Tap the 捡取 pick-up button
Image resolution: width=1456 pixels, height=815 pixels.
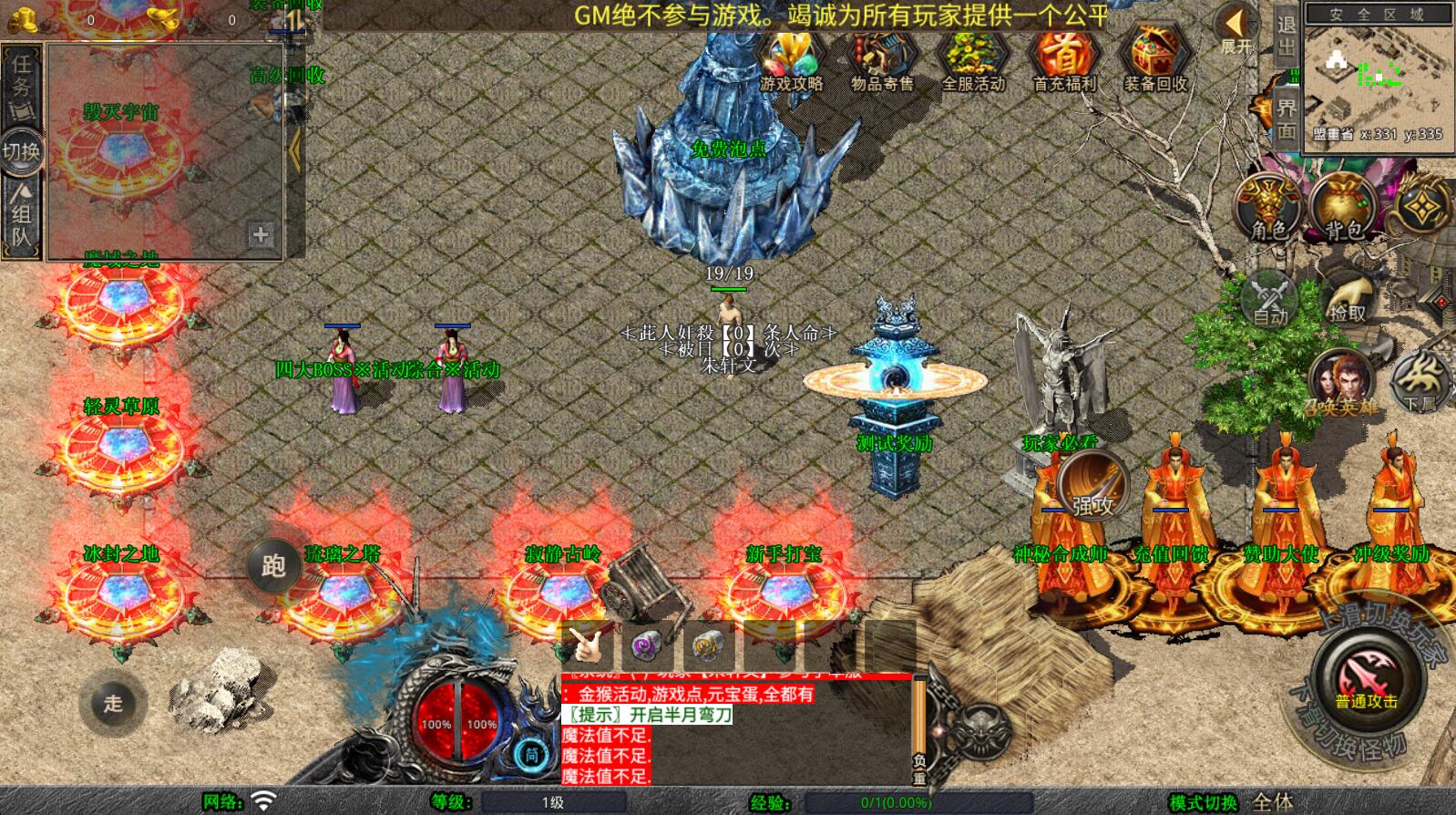coord(1348,298)
